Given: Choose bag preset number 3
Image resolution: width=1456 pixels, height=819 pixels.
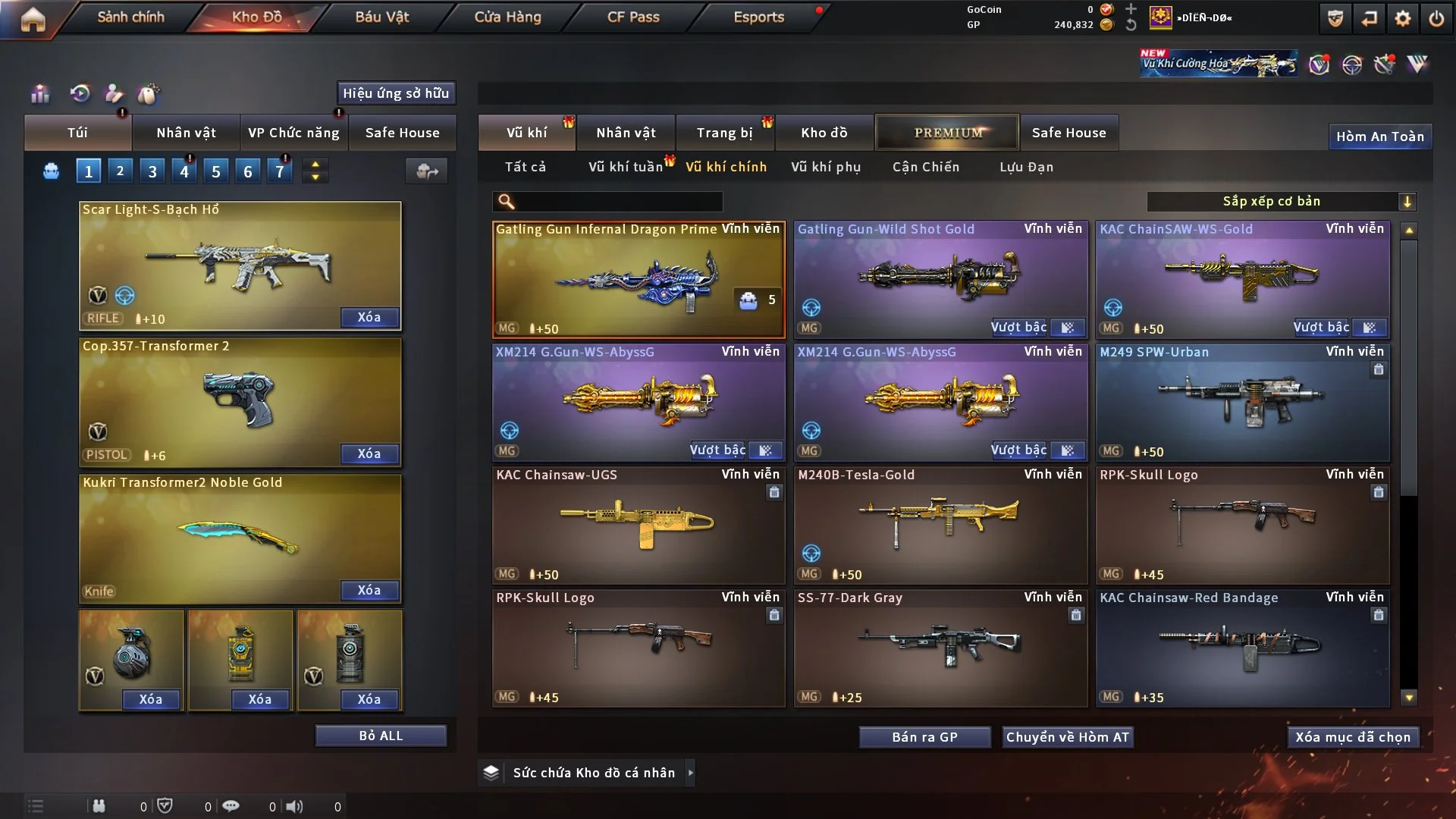Looking at the screenshot, I should (152, 171).
